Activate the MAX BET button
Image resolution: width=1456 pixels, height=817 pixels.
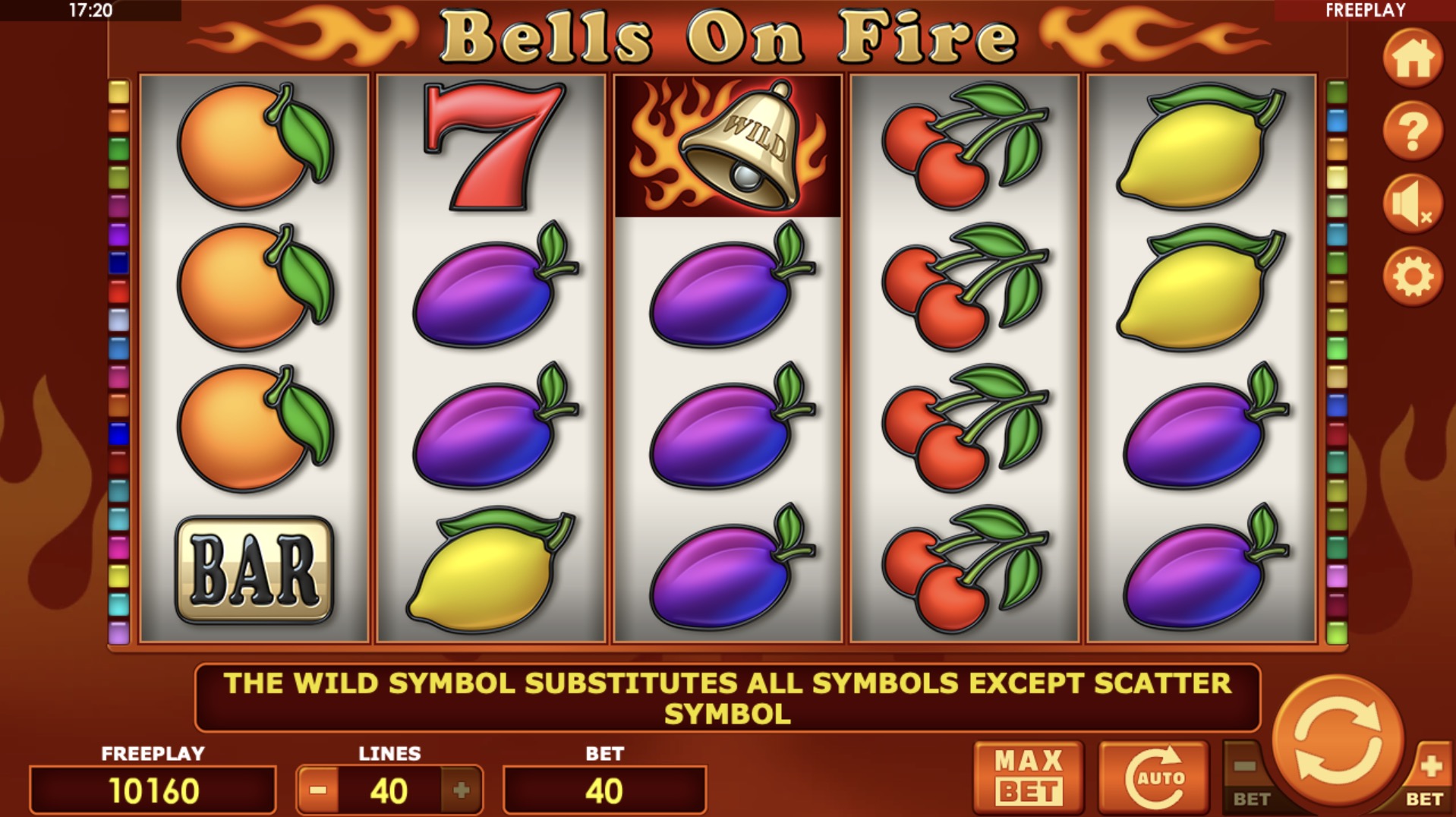(x=1028, y=776)
